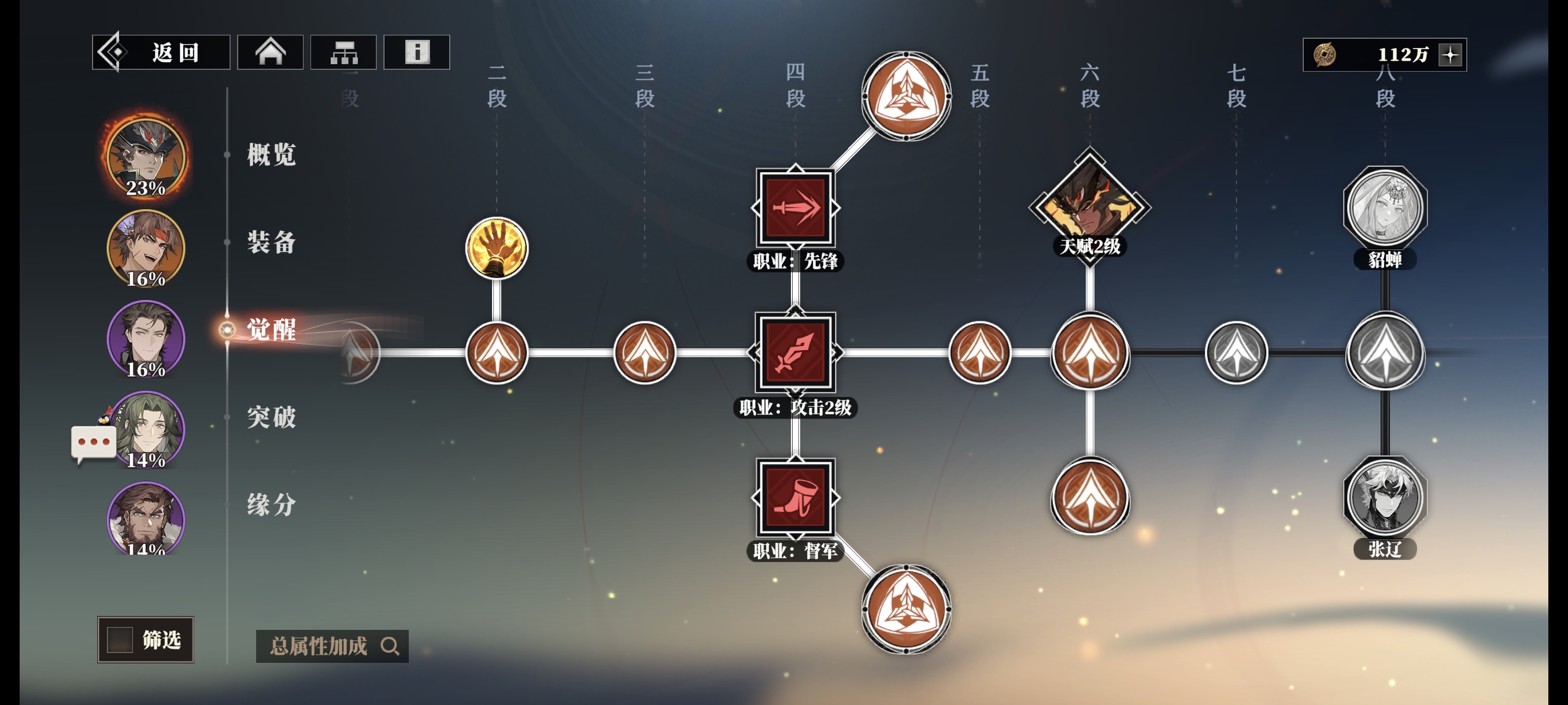
Task: Choose the red-headband hero portrait at 16%
Action: click(146, 248)
